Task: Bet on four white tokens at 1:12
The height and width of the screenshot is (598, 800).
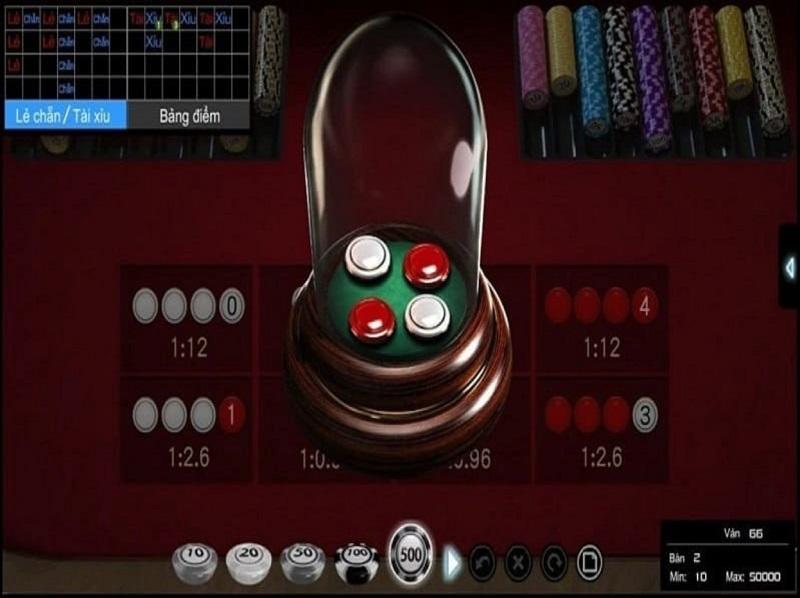Action: 188,320
